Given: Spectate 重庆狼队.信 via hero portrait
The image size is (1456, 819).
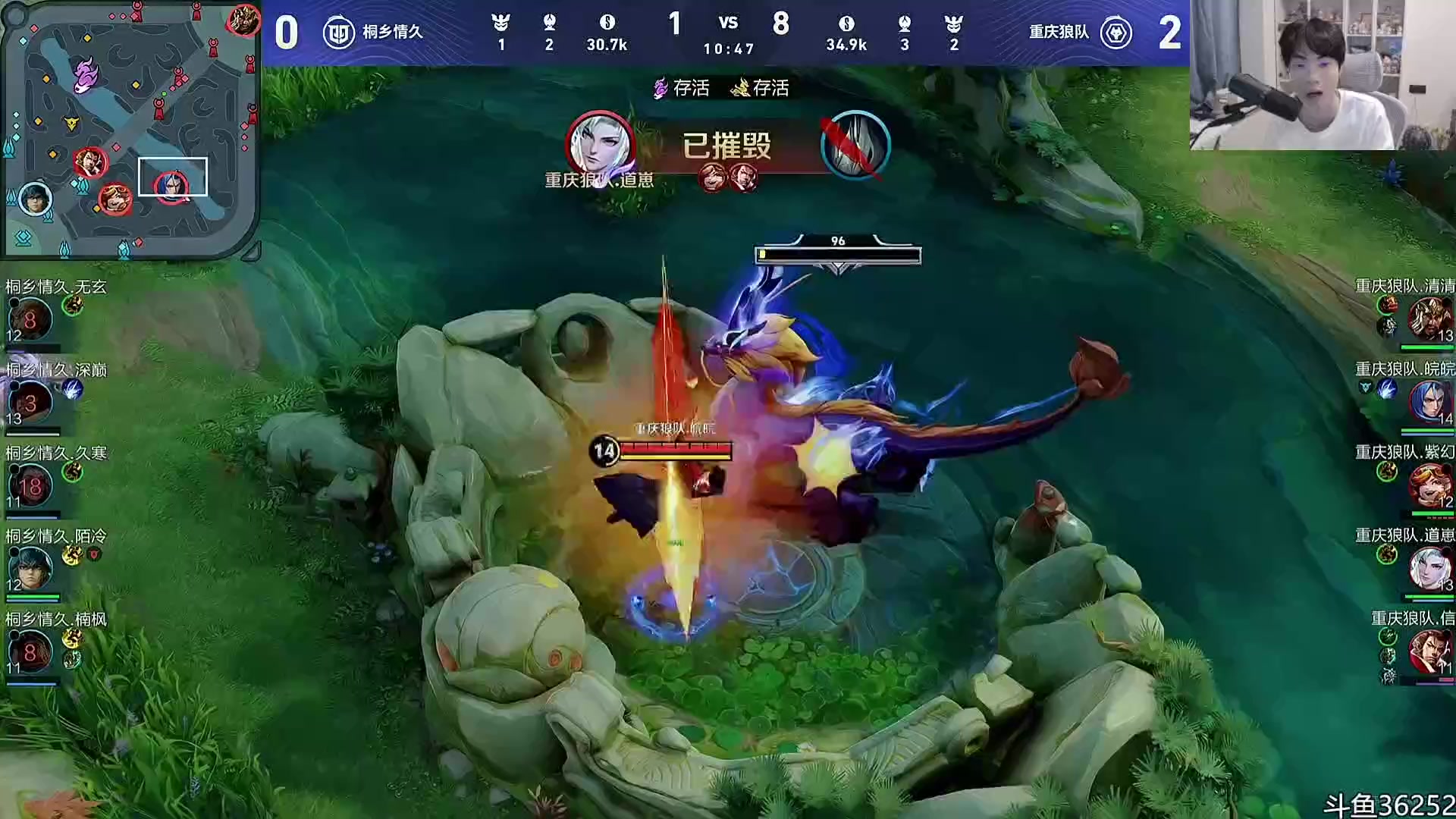Looking at the screenshot, I should coord(1429,651).
